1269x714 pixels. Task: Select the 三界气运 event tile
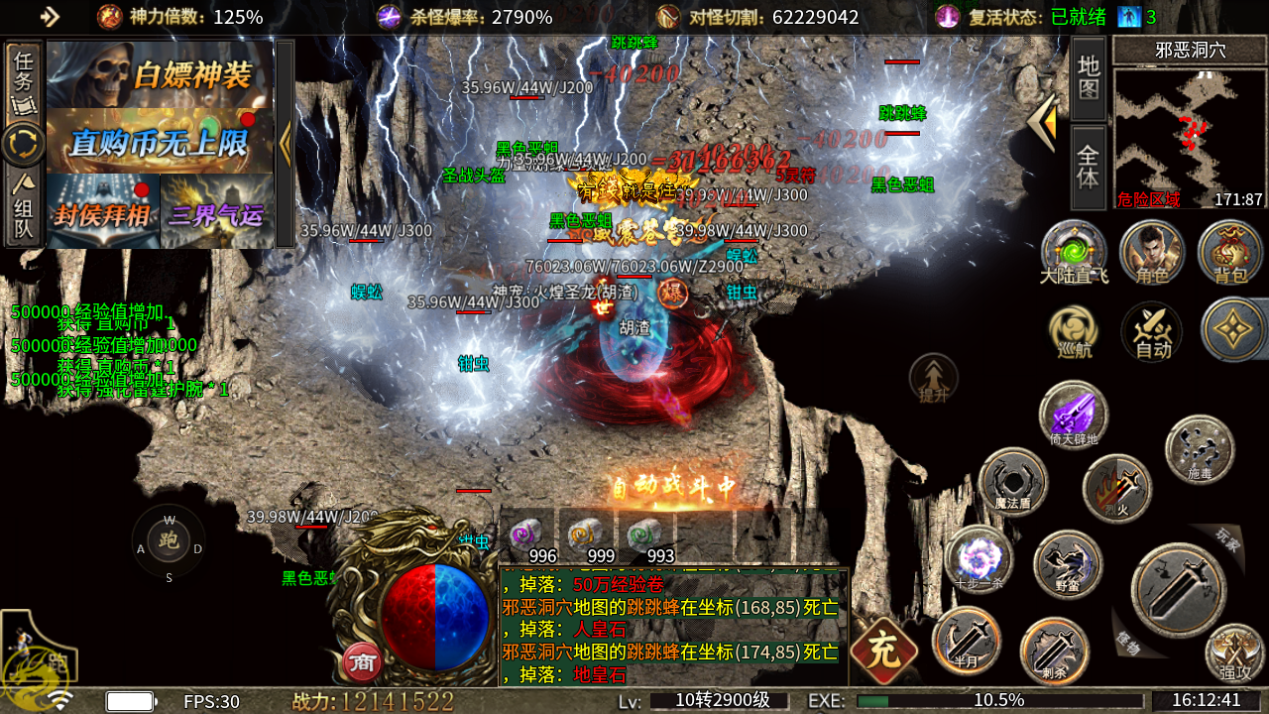point(217,210)
